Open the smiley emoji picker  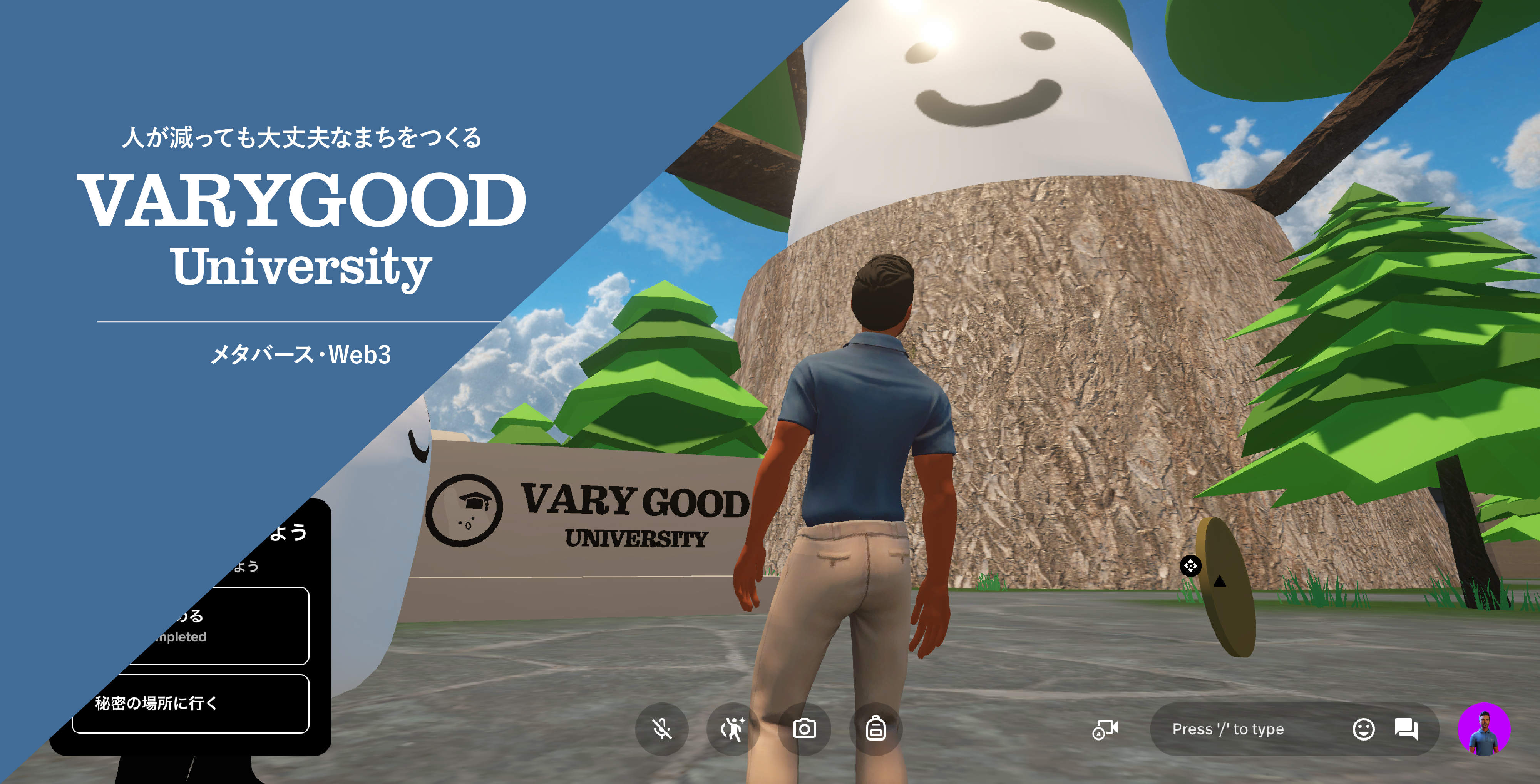pyautogui.click(x=1363, y=729)
